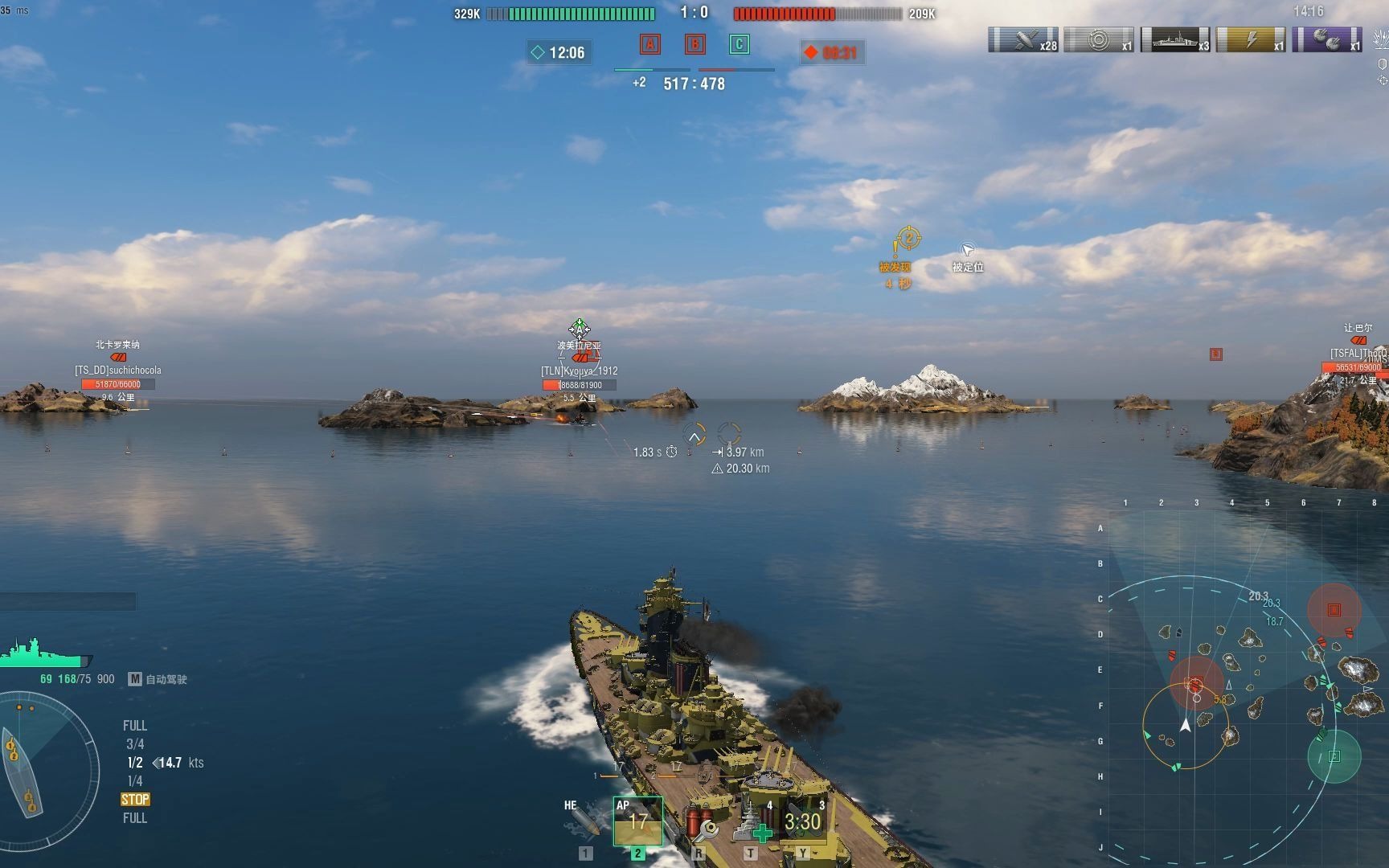The width and height of the screenshot is (1389, 868).
Task: Click the ship status silhouette icon
Action: (x=44, y=653)
